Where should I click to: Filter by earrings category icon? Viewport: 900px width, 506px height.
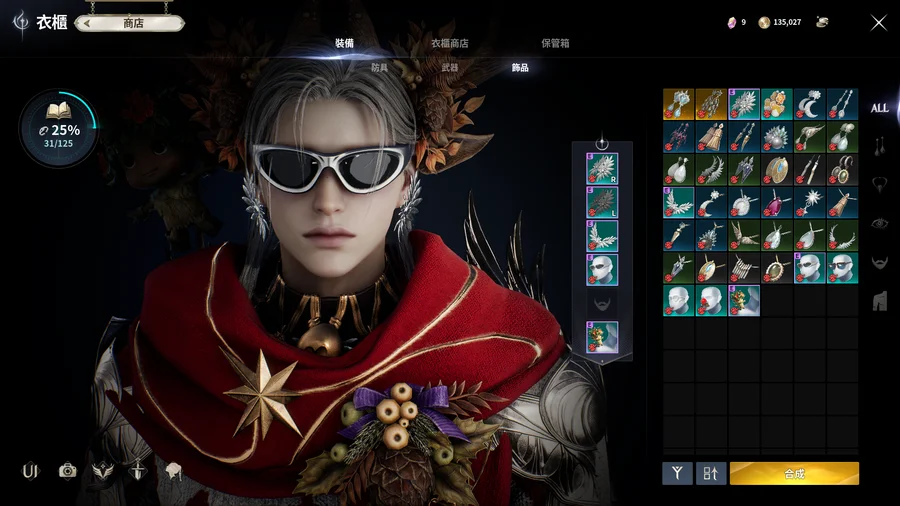[x=879, y=146]
